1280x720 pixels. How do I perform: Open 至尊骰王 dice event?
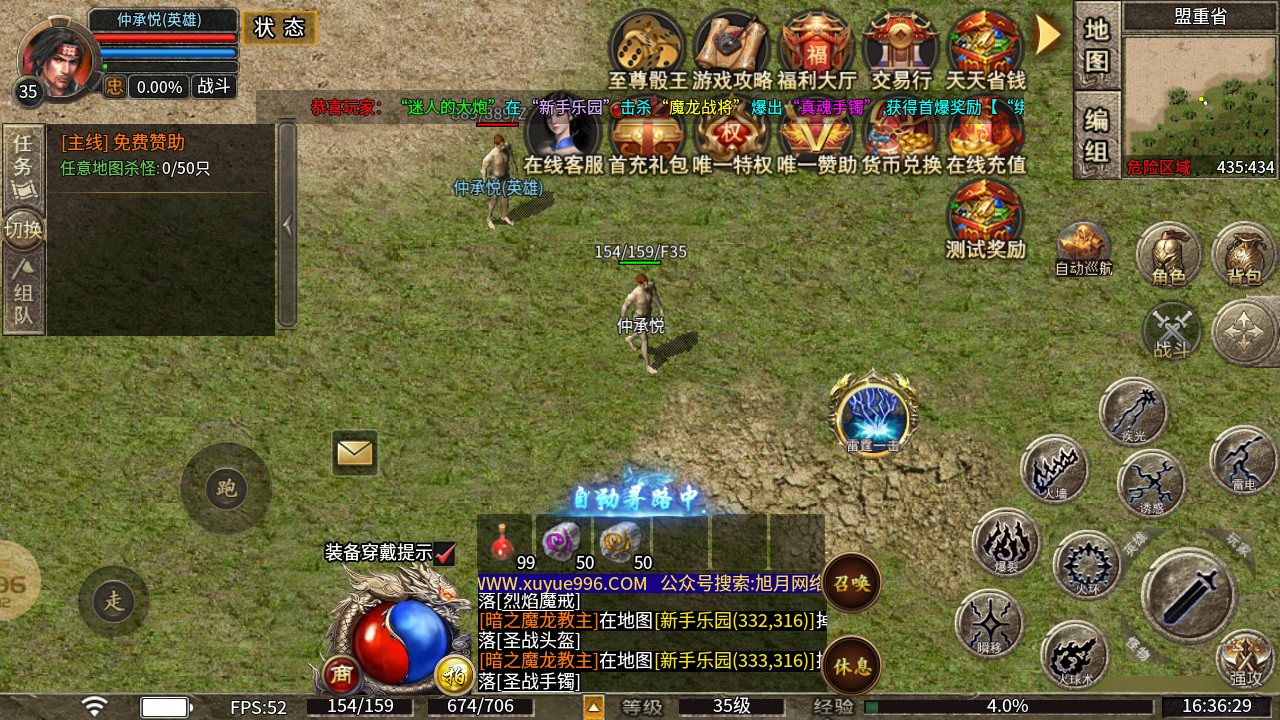click(648, 48)
